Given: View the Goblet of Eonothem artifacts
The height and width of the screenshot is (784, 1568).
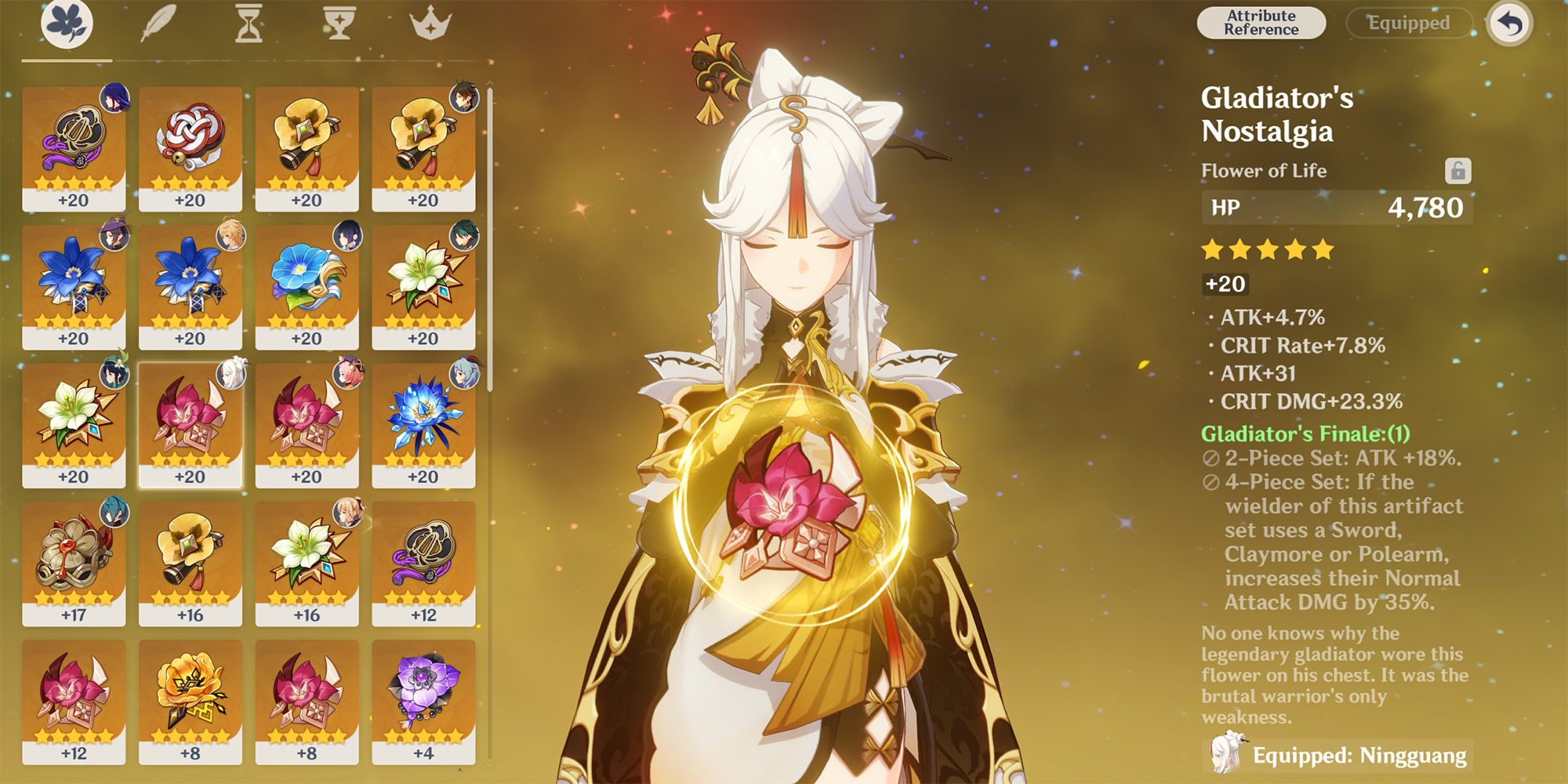Looking at the screenshot, I should 339,22.
